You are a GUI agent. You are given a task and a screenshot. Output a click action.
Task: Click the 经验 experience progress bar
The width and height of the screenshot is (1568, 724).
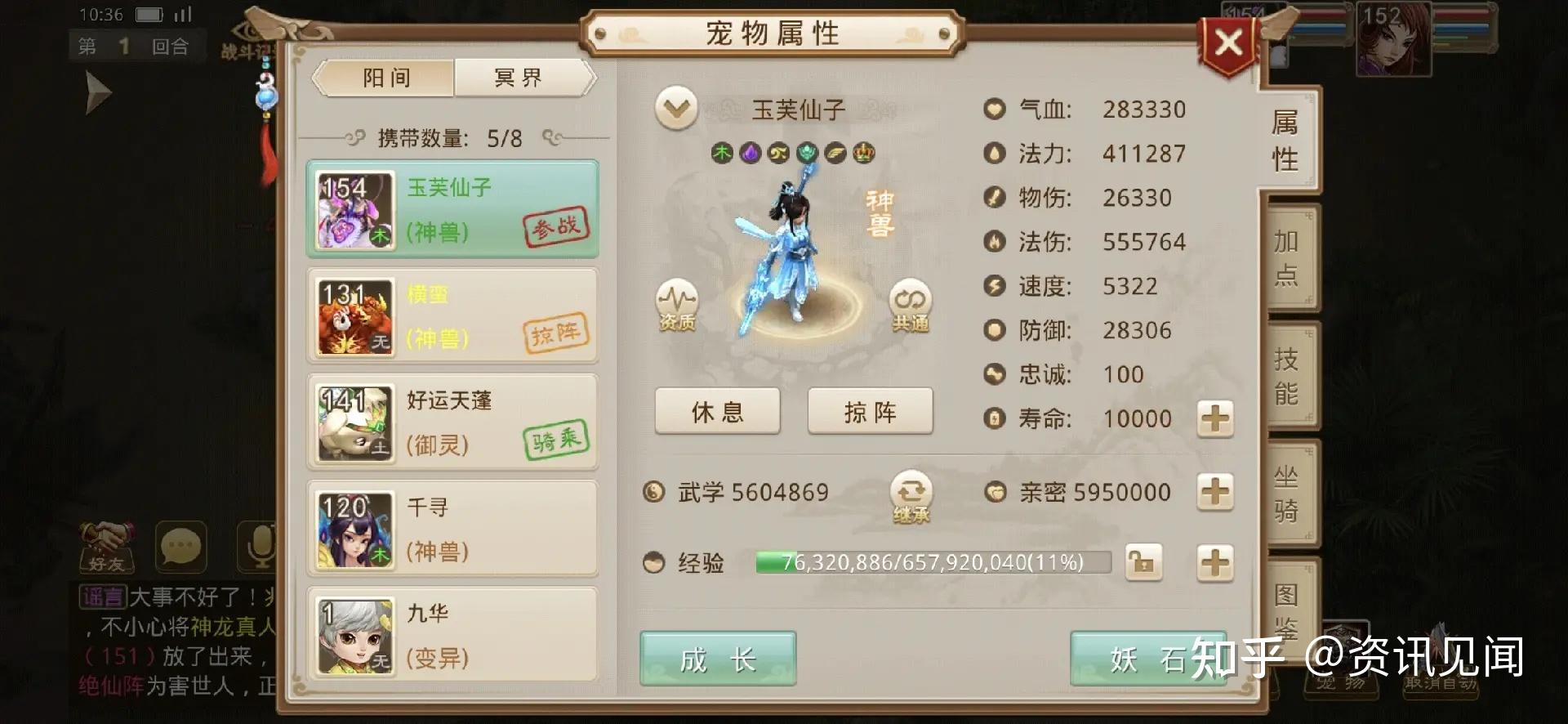931,561
